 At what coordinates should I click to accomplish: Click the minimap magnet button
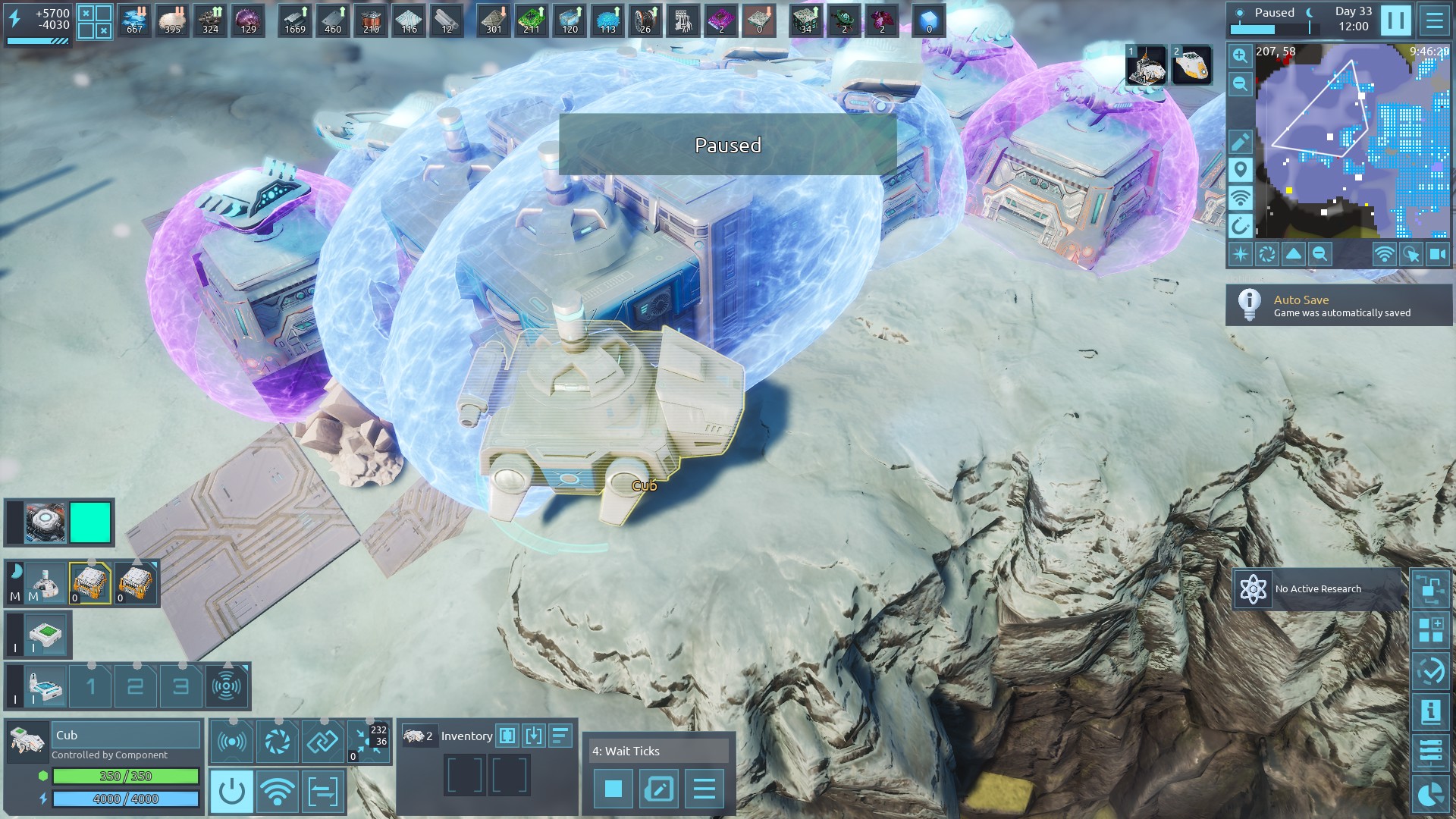coord(1241,226)
